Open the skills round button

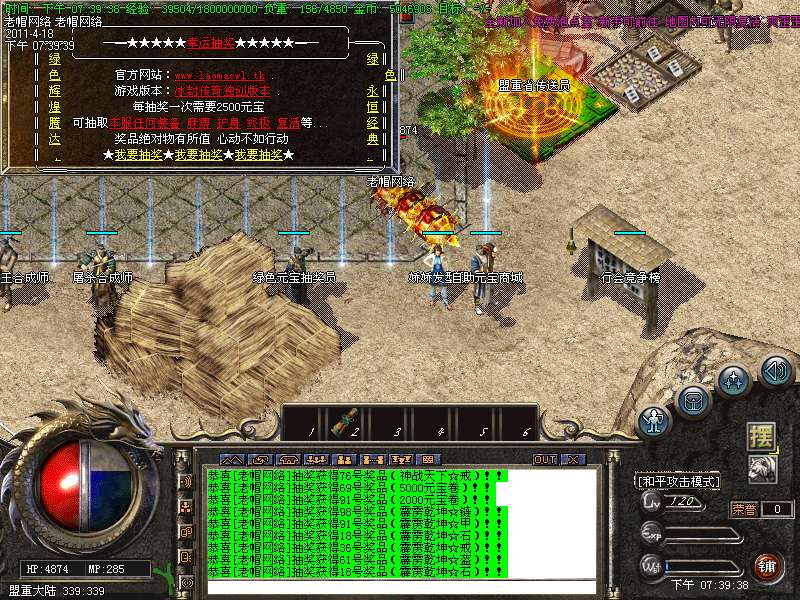[735, 382]
